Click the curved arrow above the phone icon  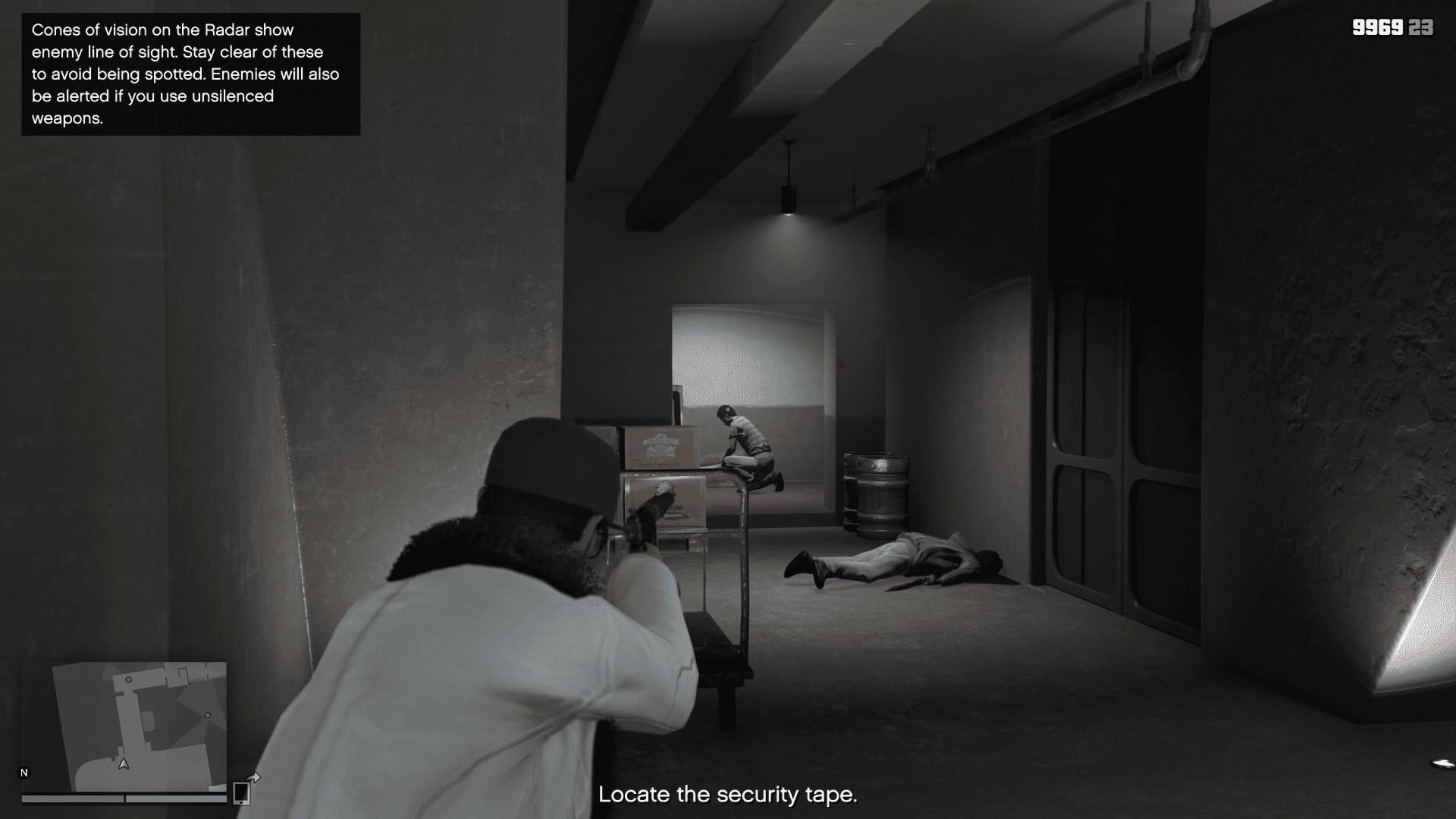[253, 777]
